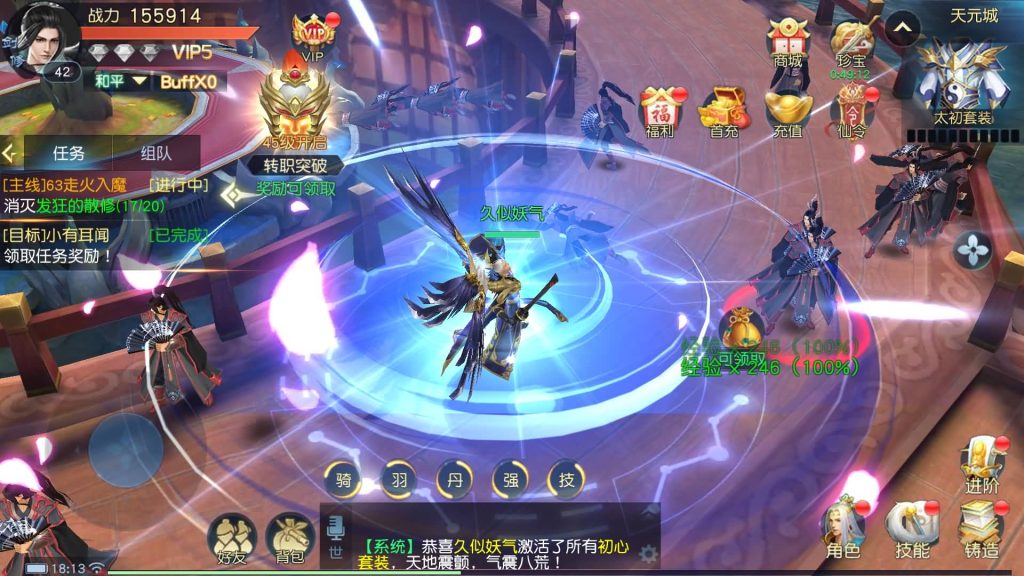Open the 首充 first recharge chest
The height and width of the screenshot is (576, 1024).
724,111
